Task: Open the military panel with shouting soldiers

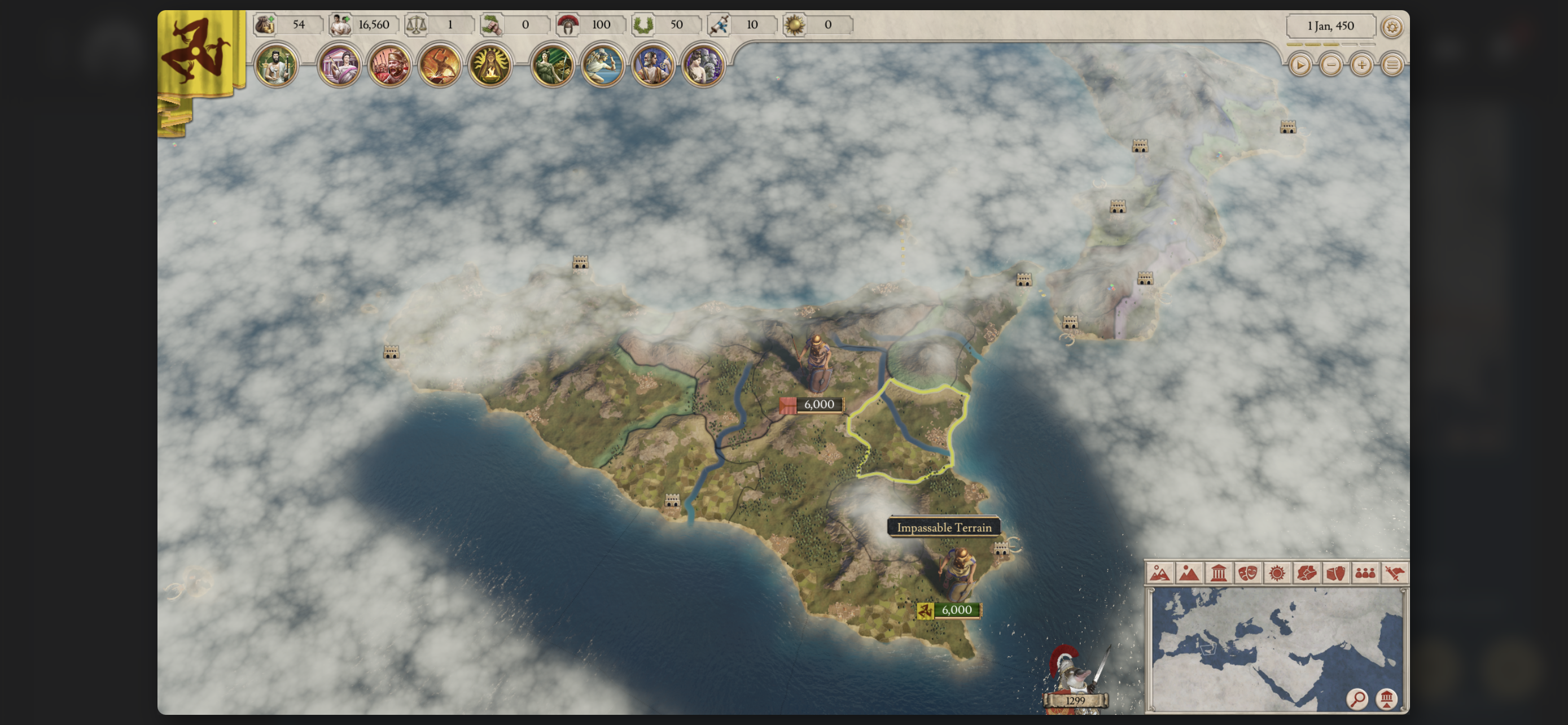Action: [389, 65]
